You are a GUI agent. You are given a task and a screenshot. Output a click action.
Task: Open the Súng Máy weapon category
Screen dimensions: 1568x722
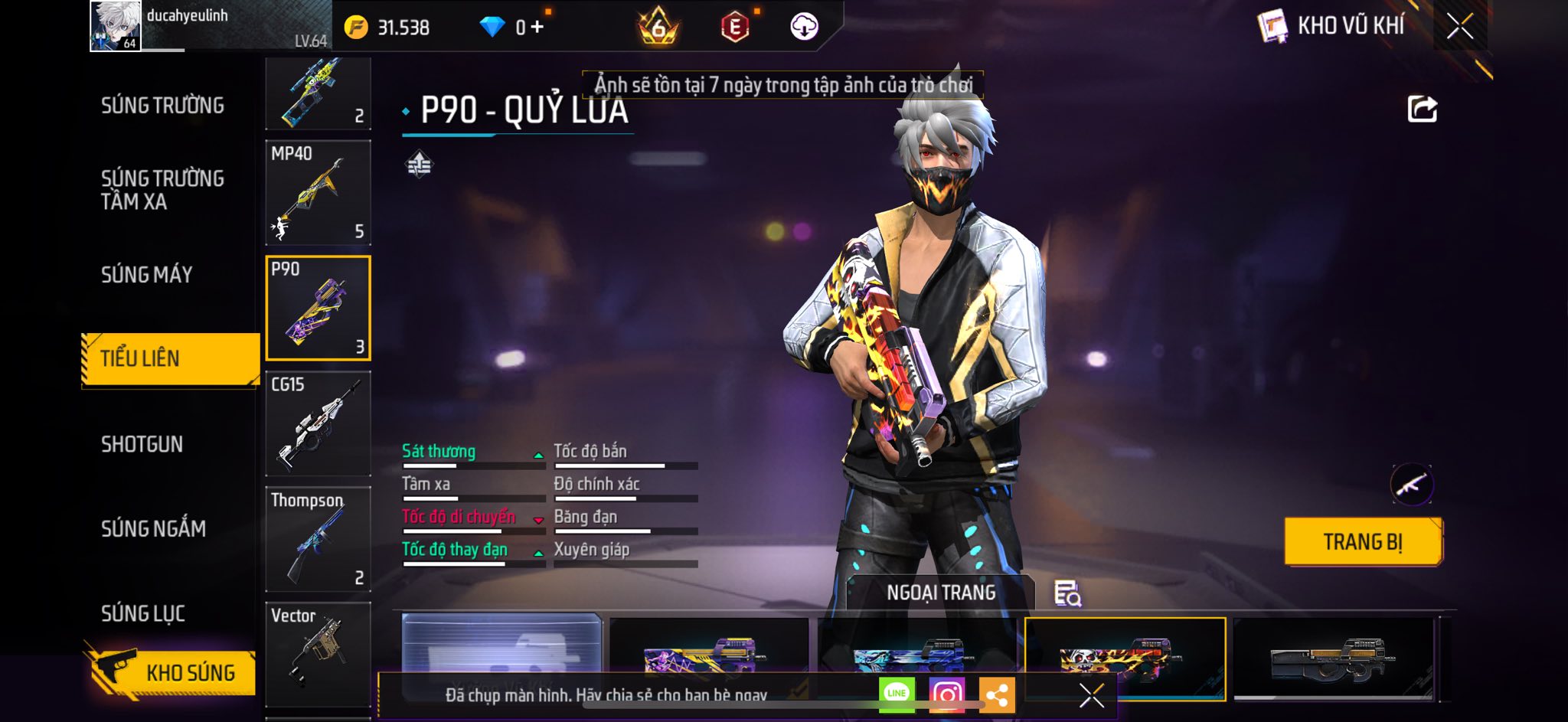pyautogui.click(x=147, y=275)
